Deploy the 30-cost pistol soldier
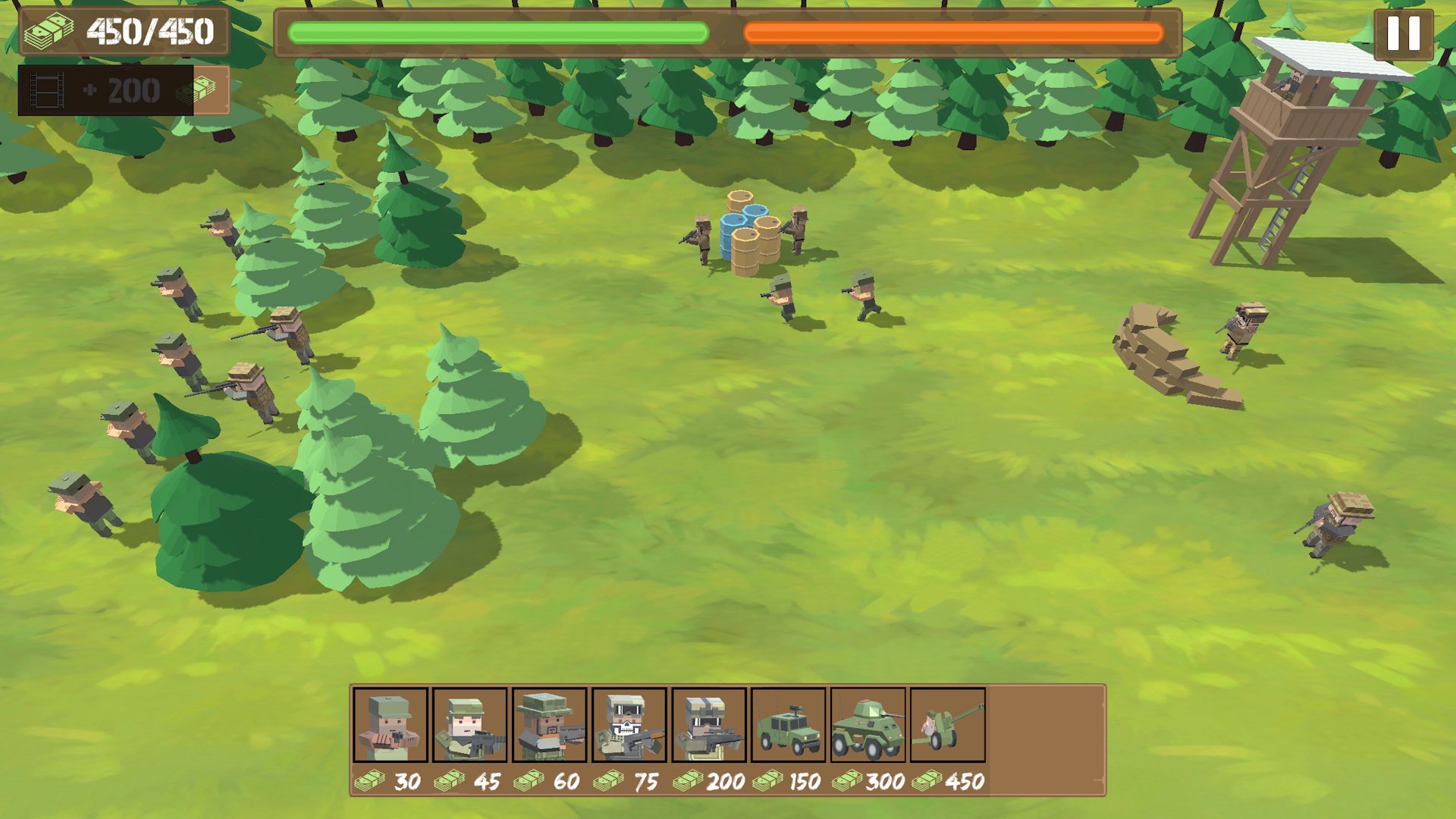This screenshot has width=1456, height=819. [391, 725]
